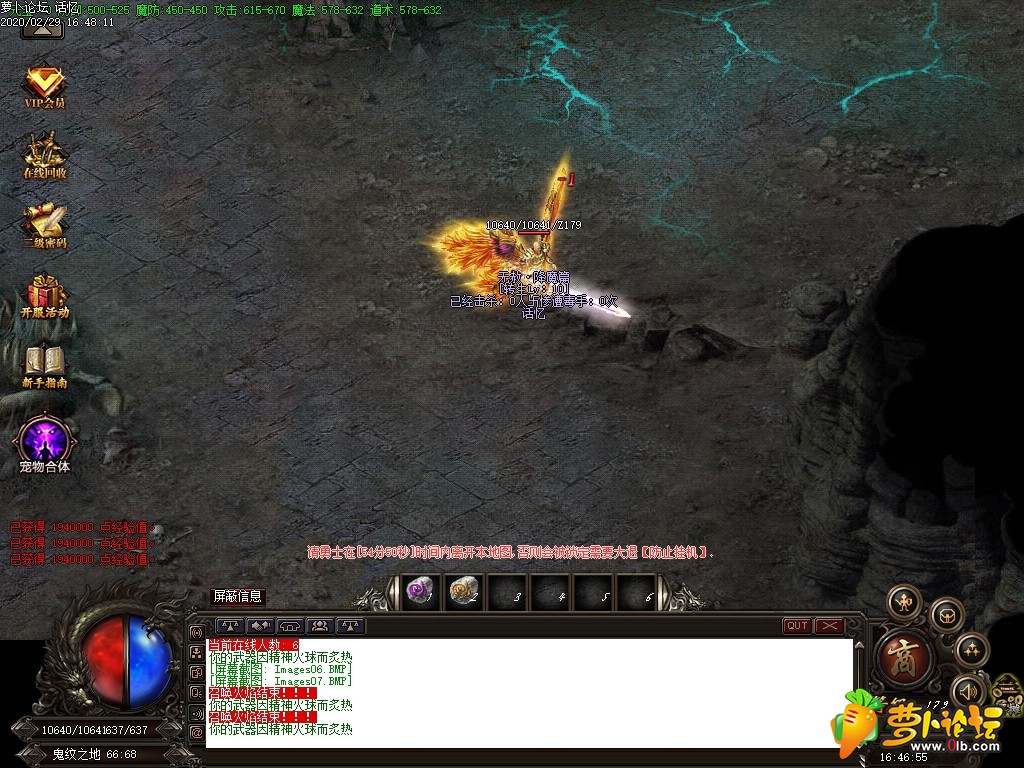Screen dimensions: 1024x768
Task: Click the QUT button above the chat
Action: coord(797,626)
